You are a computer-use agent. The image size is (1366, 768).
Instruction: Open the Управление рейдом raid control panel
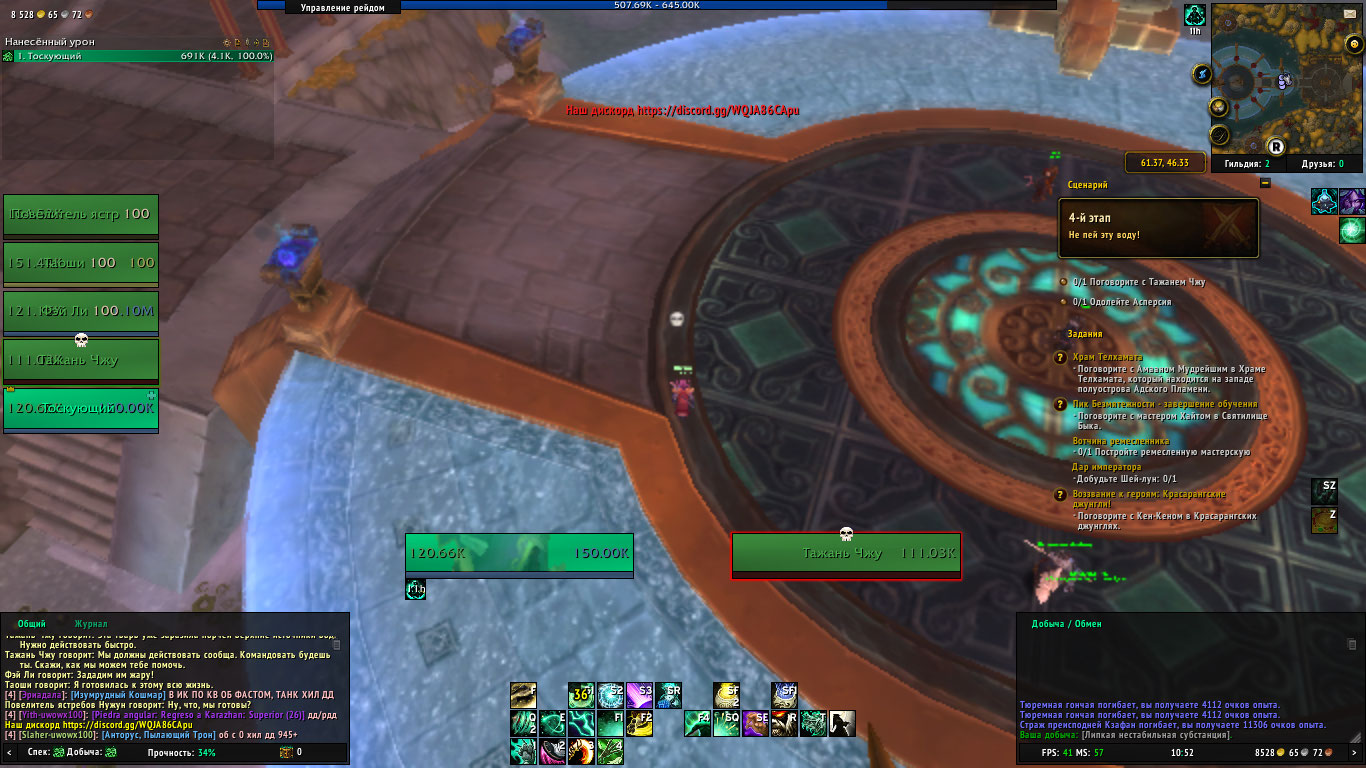coord(350,7)
